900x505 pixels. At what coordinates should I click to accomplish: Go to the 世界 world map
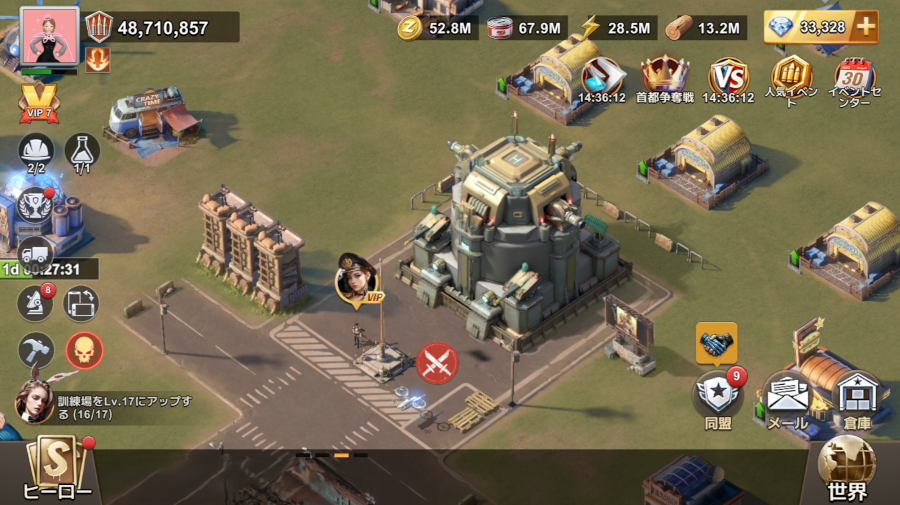[847, 470]
